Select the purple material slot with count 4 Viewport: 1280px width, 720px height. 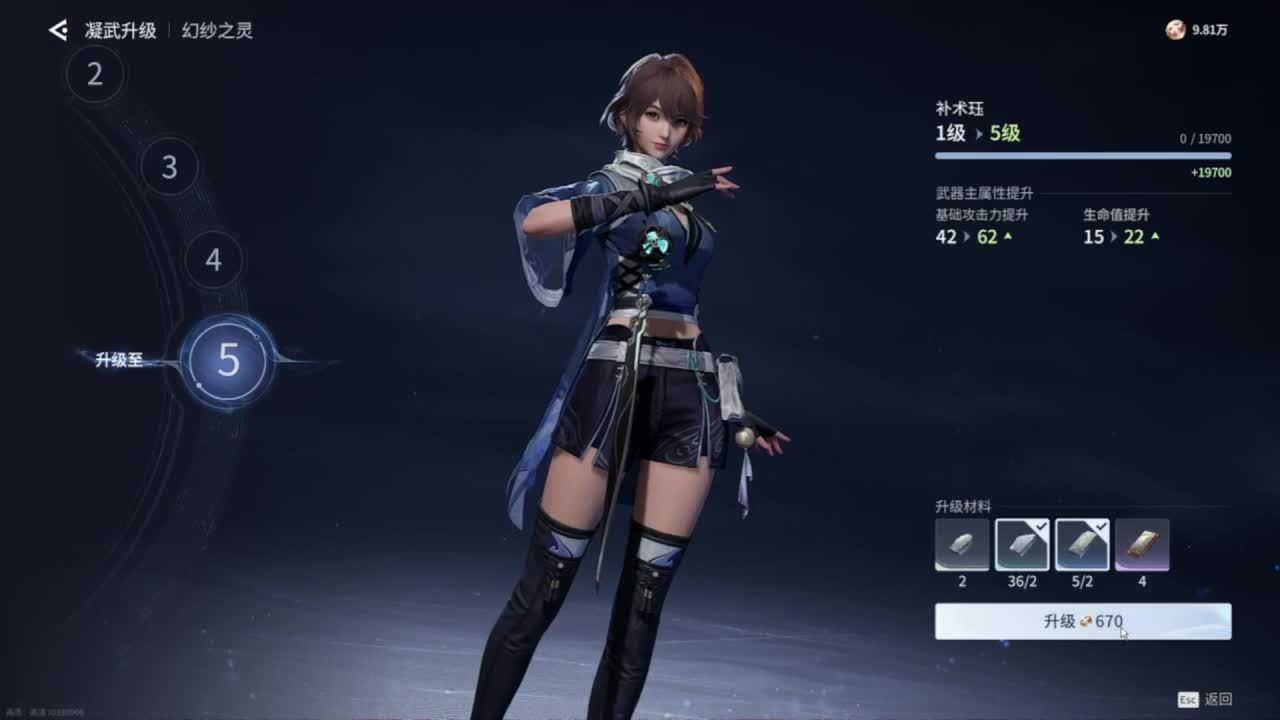click(x=1142, y=545)
